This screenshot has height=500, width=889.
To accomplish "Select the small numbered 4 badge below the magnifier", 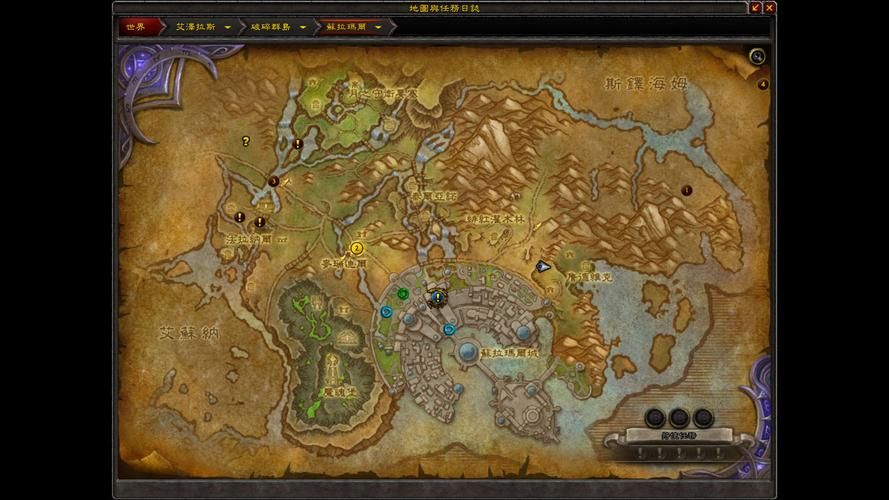I will (763, 84).
